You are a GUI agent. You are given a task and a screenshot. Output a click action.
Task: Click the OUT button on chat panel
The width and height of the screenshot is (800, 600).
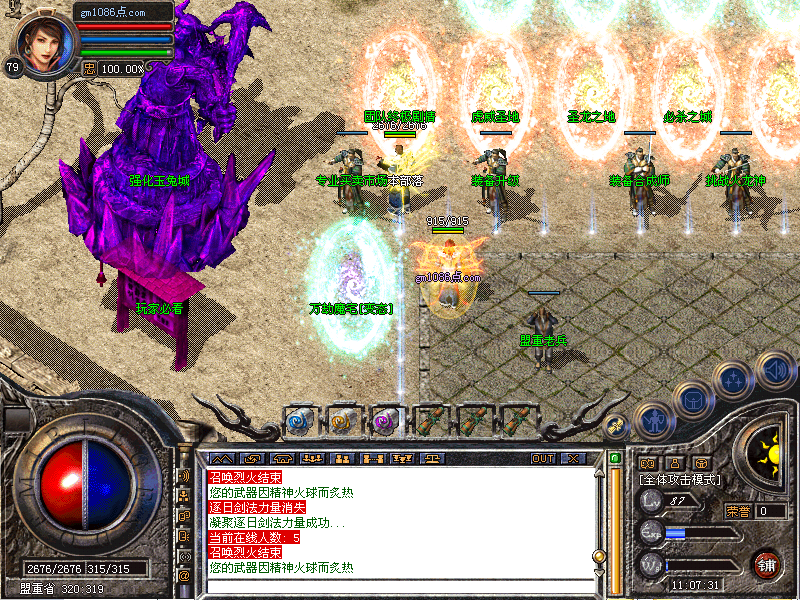point(542,458)
